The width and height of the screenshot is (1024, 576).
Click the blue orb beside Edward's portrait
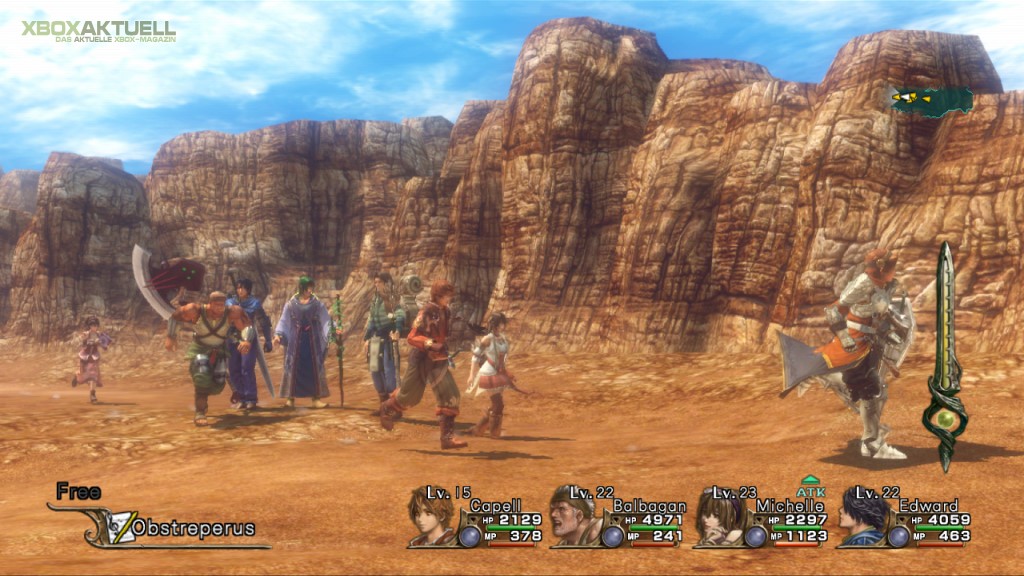point(898,536)
